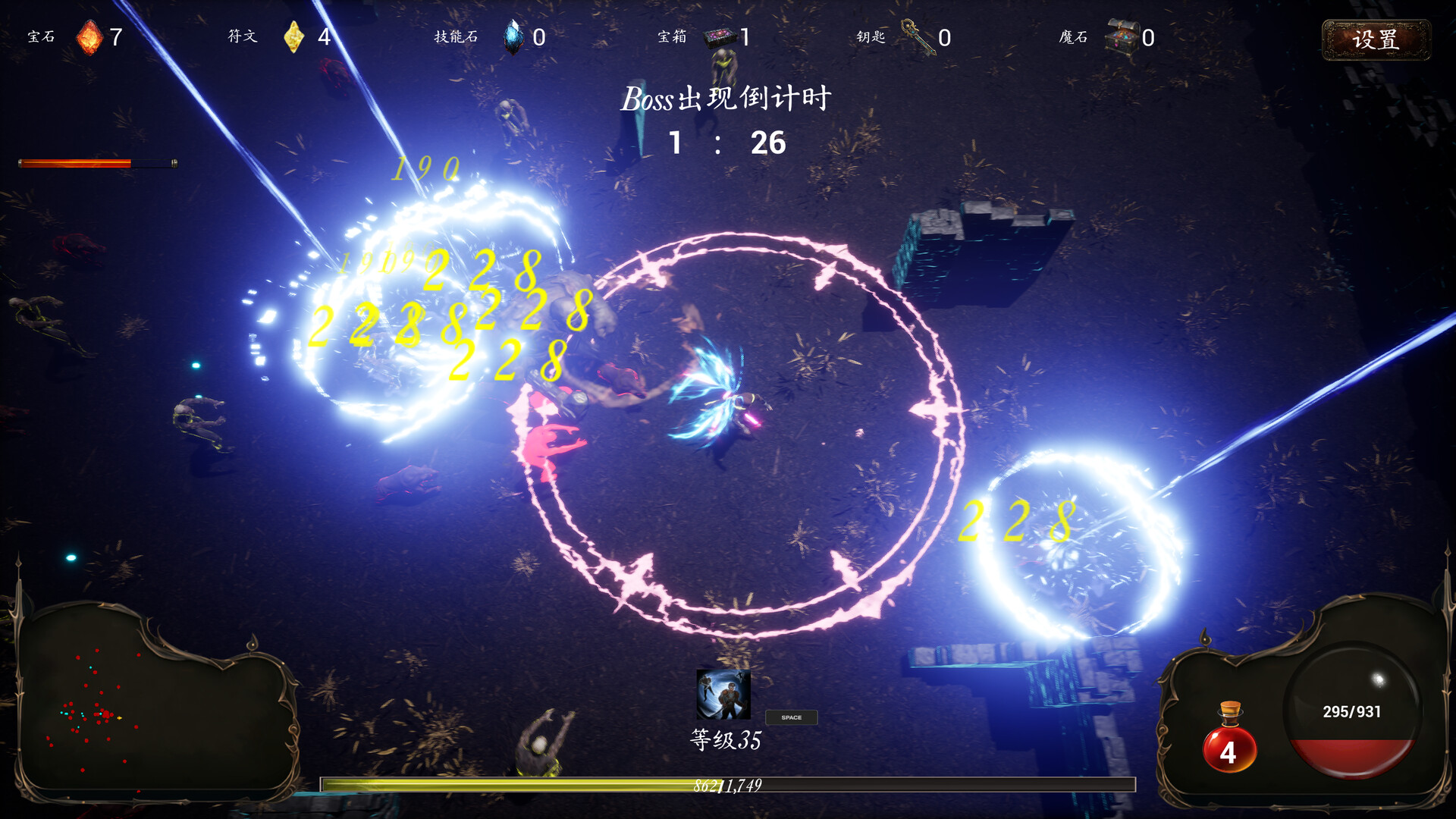Click the 技能石 blue skill stone icon
The width and height of the screenshot is (1456, 819).
pyautogui.click(x=513, y=36)
